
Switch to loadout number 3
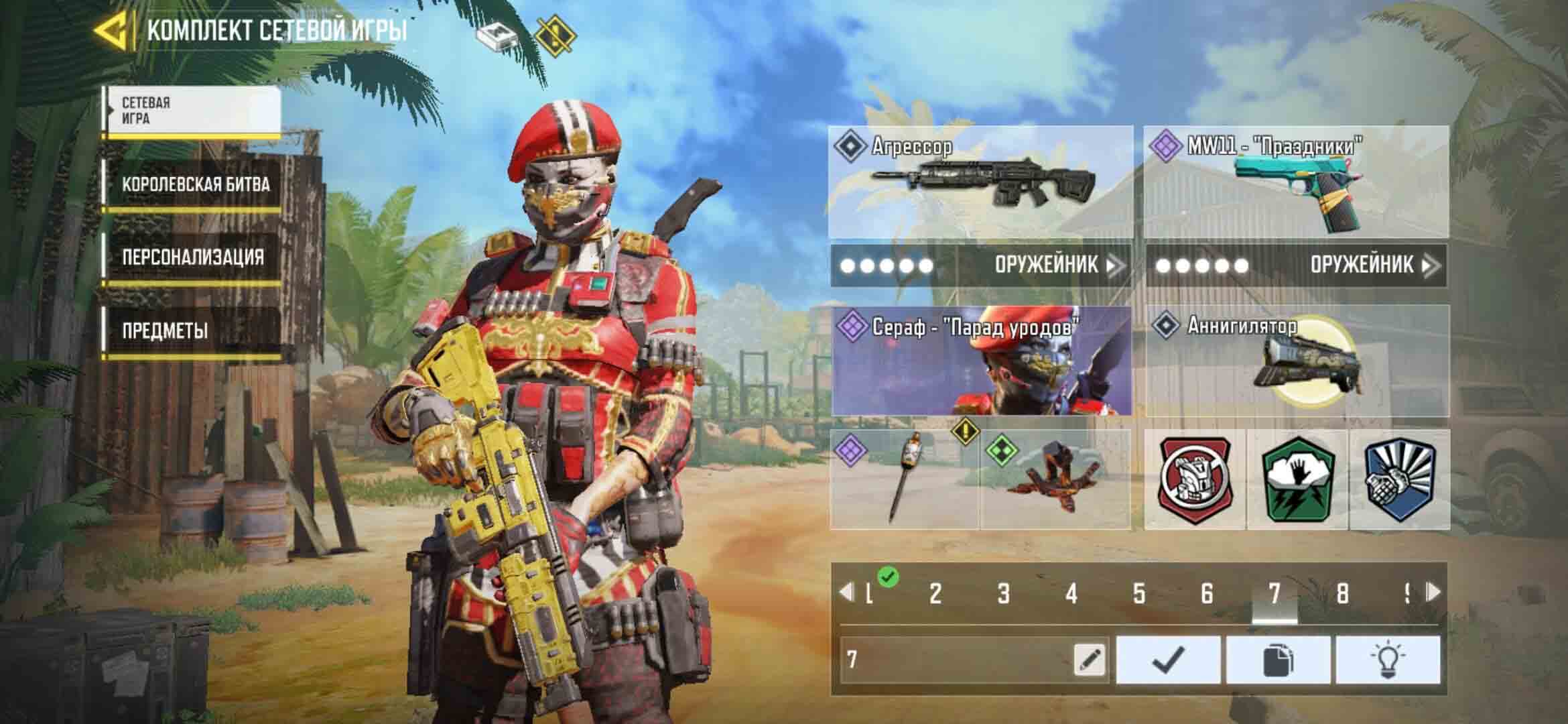pyautogui.click(x=1003, y=593)
